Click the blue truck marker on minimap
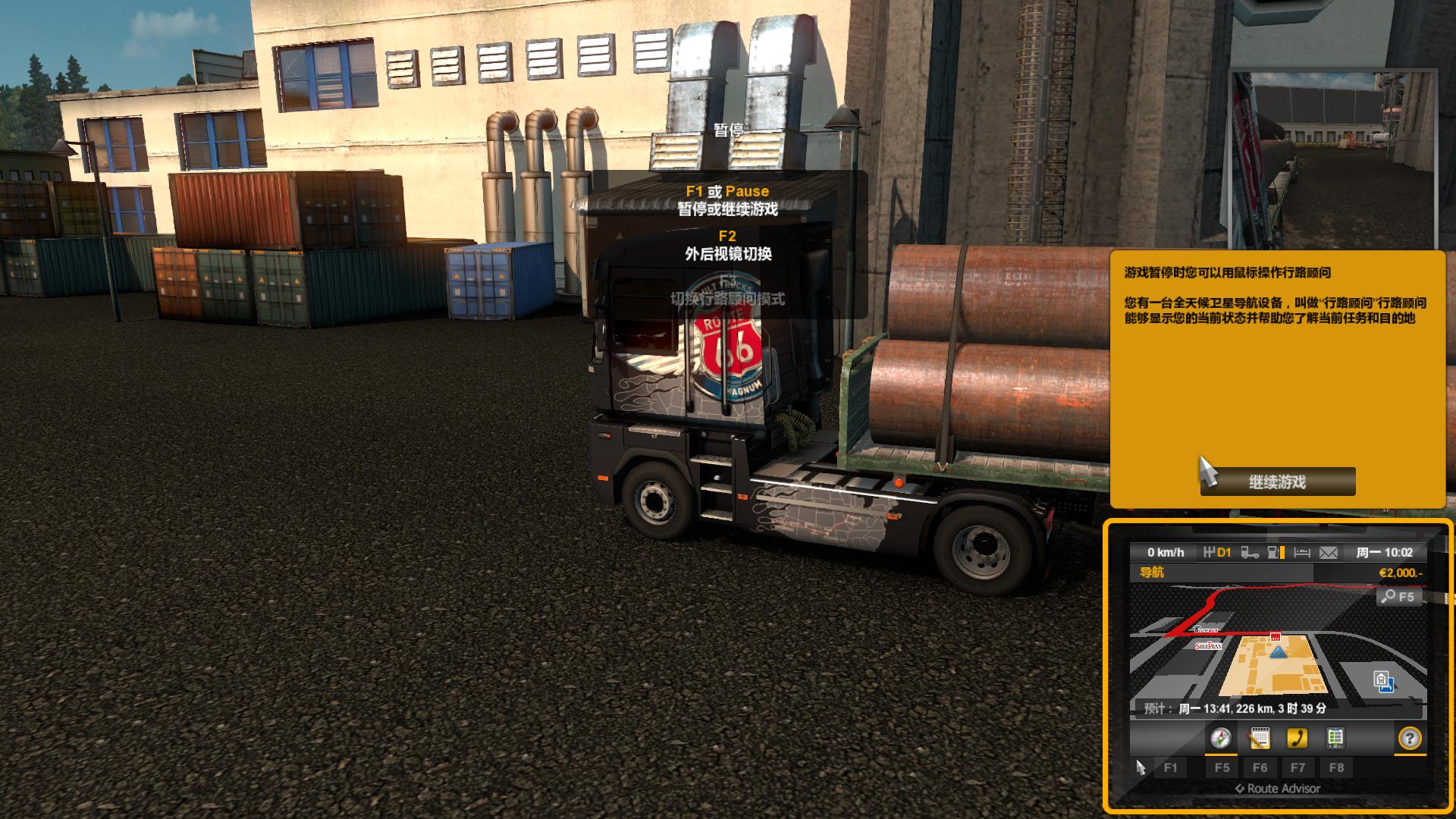 1277,652
